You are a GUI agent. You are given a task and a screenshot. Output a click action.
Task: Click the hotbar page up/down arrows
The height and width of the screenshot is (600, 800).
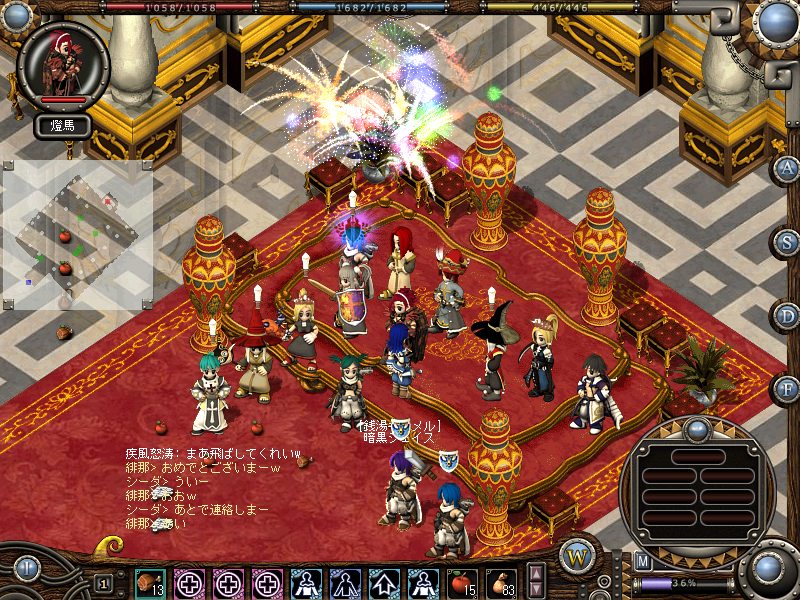[536, 581]
